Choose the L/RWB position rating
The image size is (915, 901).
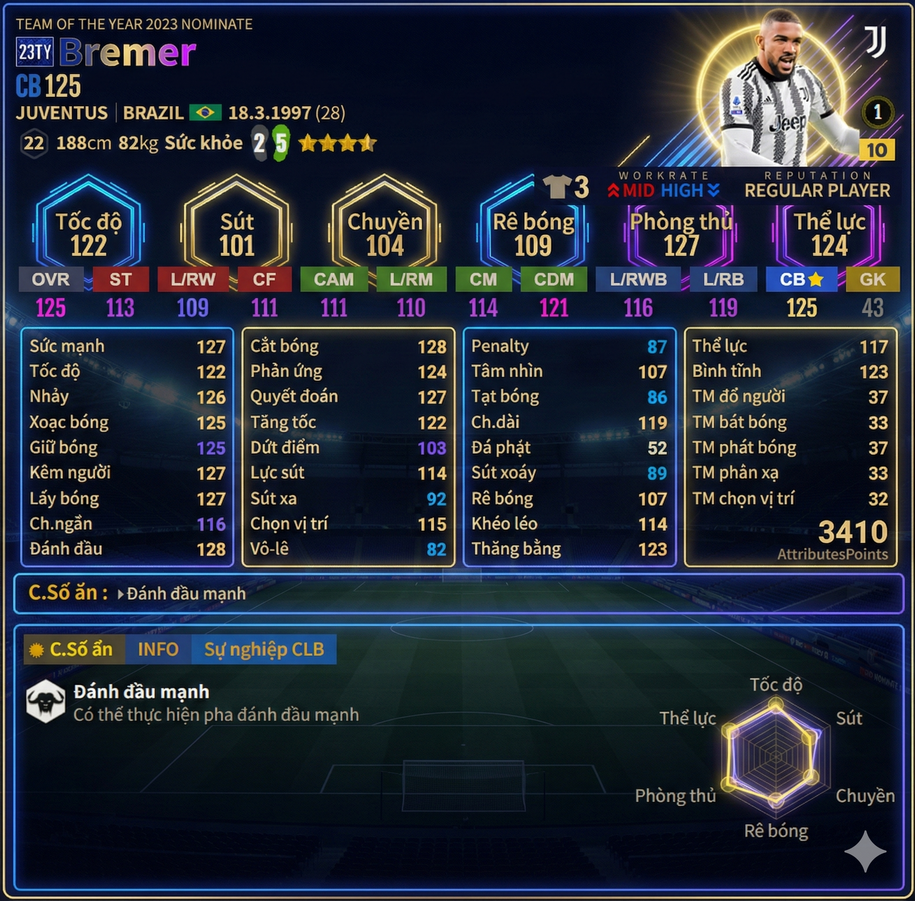[x=638, y=279]
